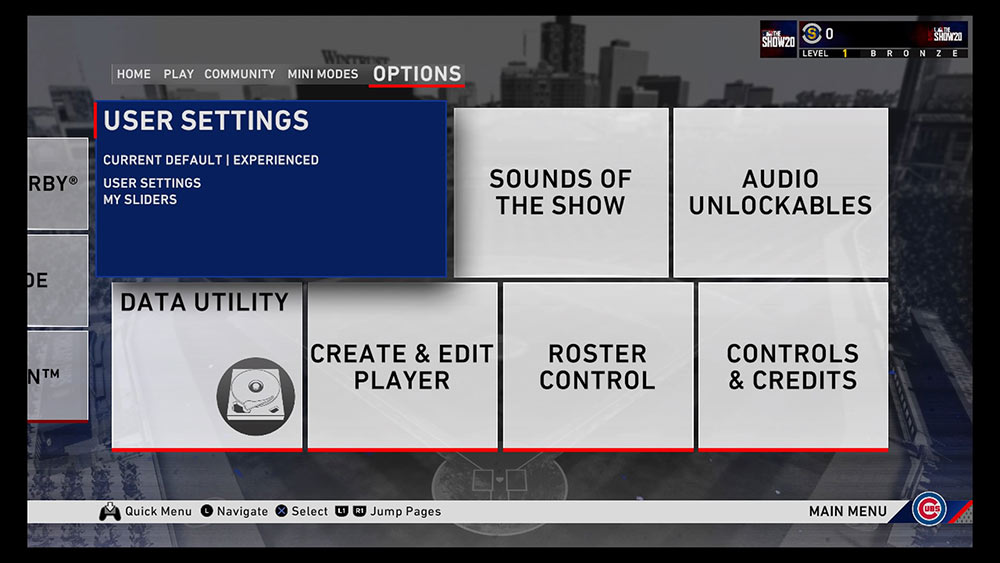Open the Data Utility tile
The image size is (1000, 563).
[207, 366]
